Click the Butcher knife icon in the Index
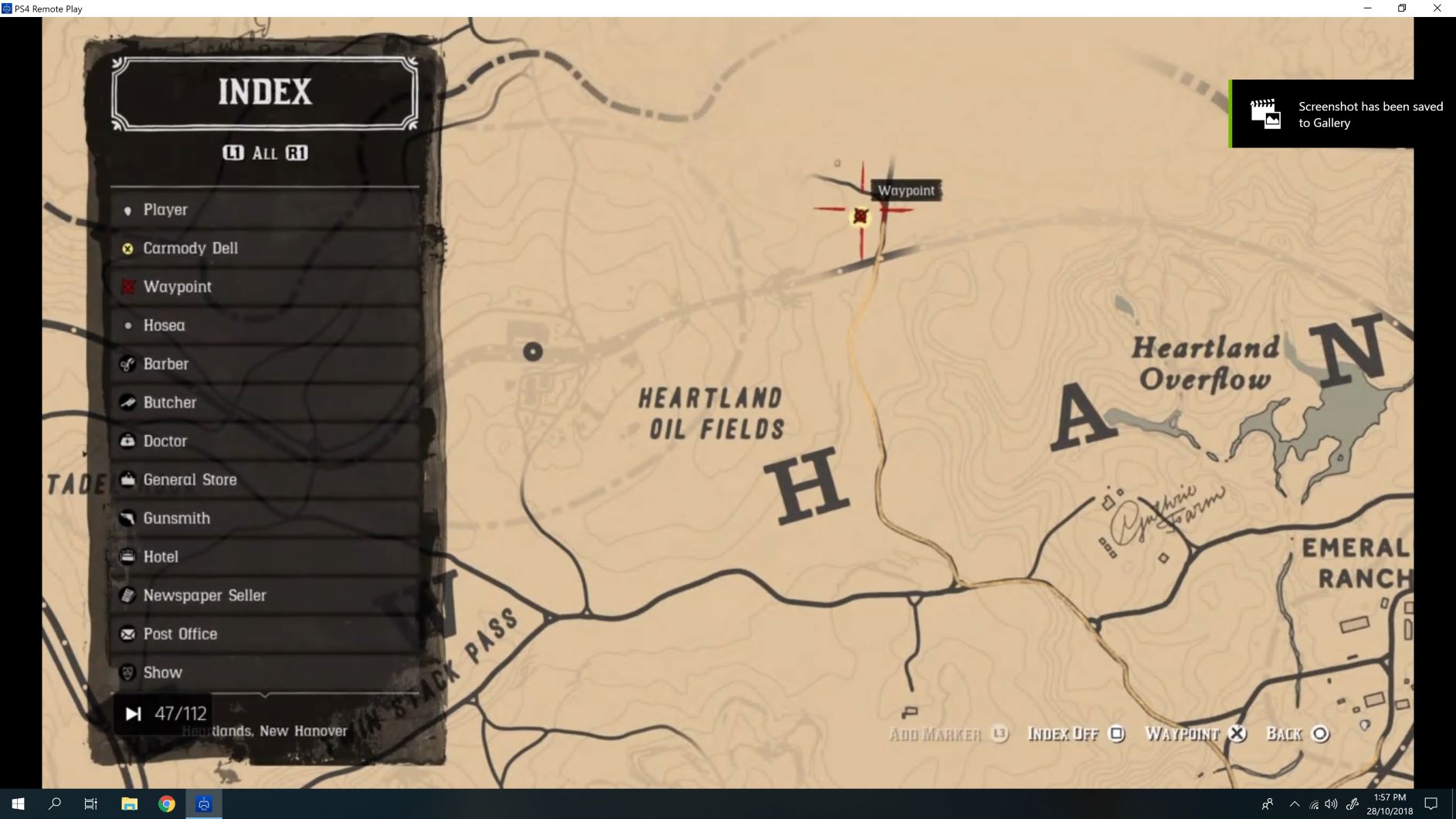The height and width of the screenshot is (819, 1456). coord(127,402)
